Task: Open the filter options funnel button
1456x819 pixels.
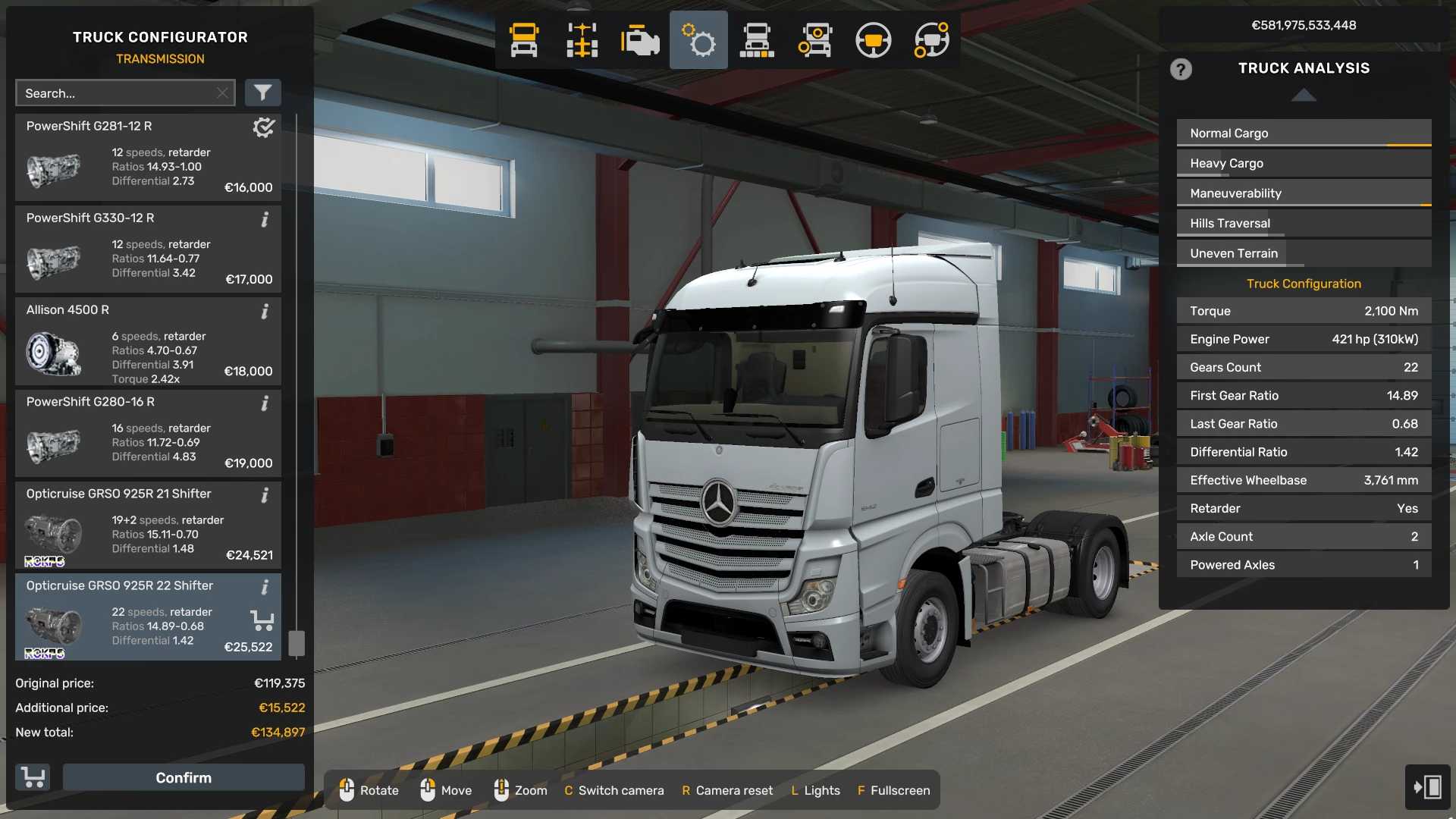Action: point(262,93)
